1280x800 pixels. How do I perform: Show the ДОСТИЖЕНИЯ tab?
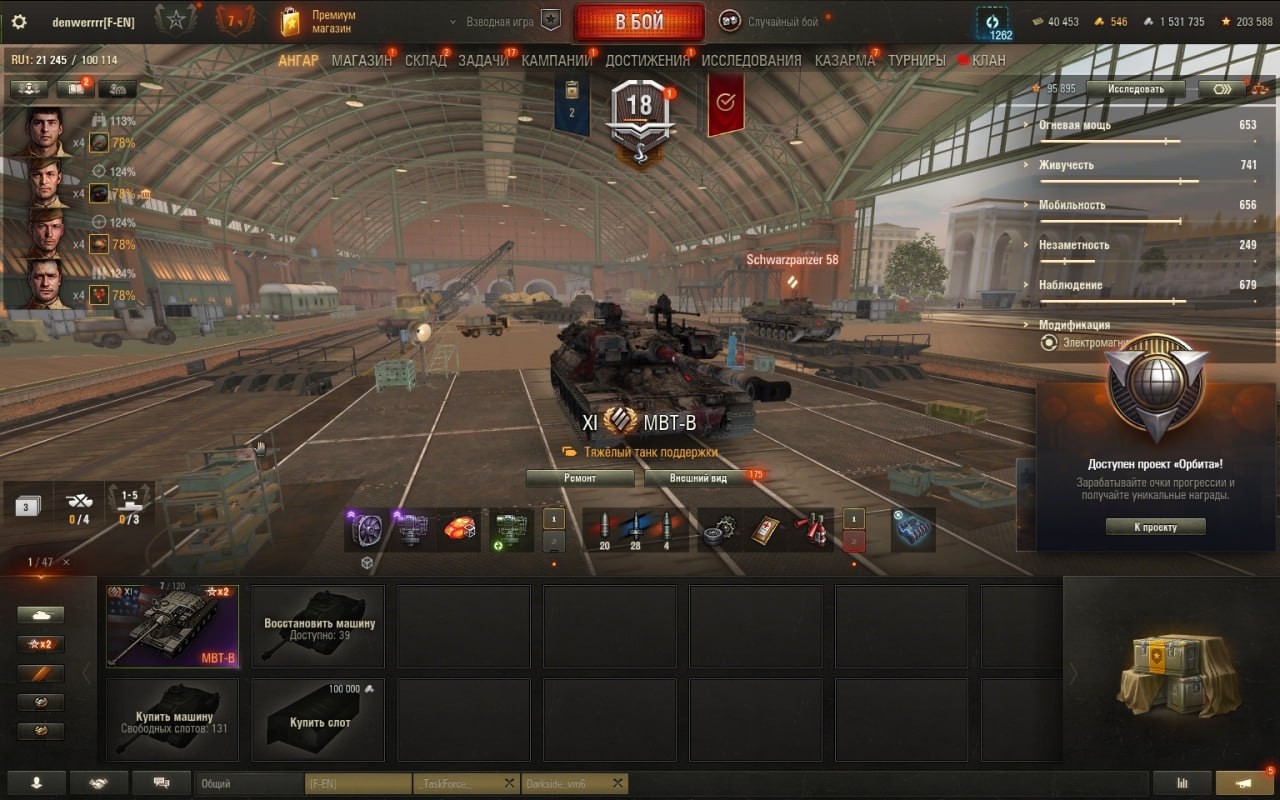pyautogui.click(x=647, y=61)
